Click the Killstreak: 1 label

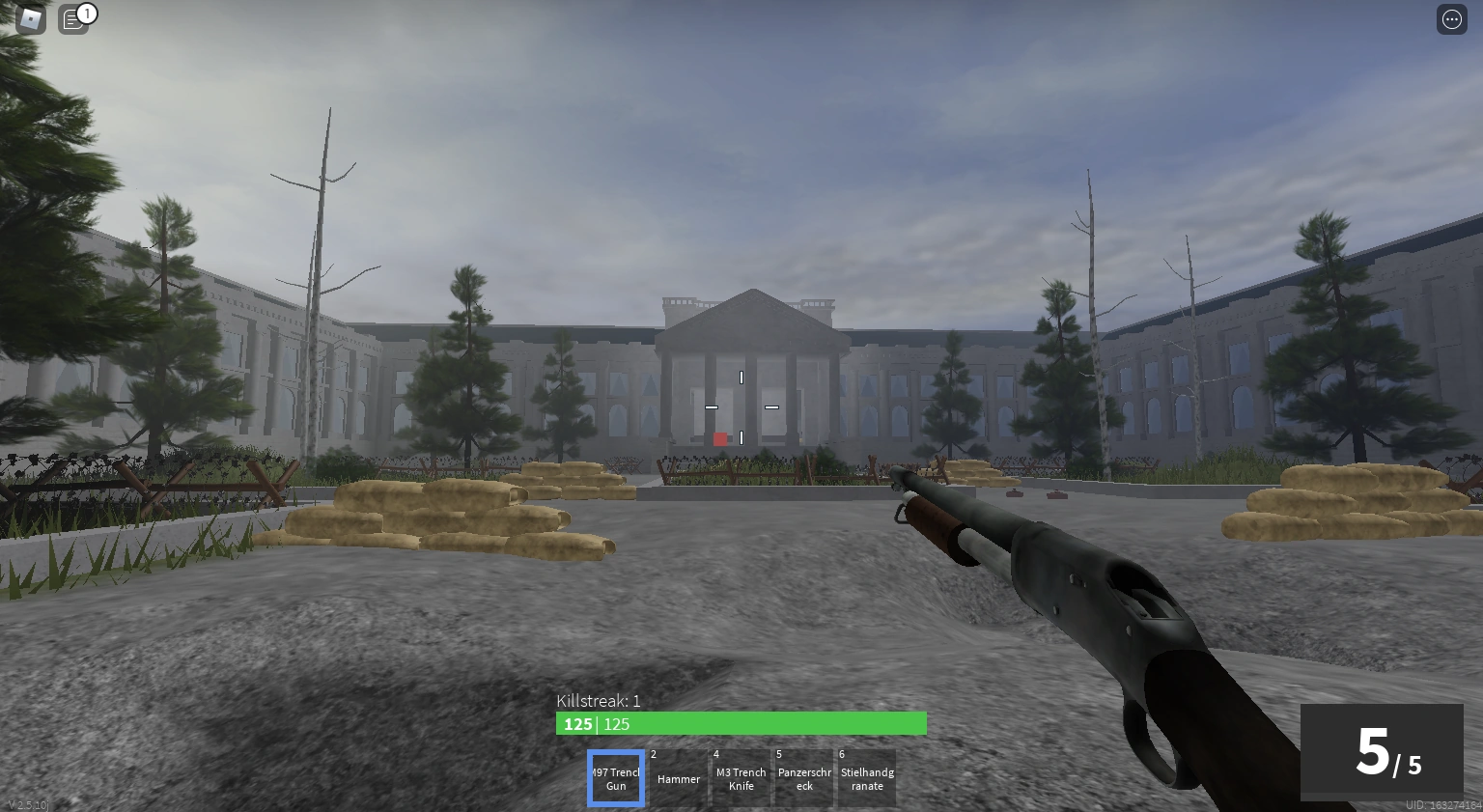click(599, 701)
